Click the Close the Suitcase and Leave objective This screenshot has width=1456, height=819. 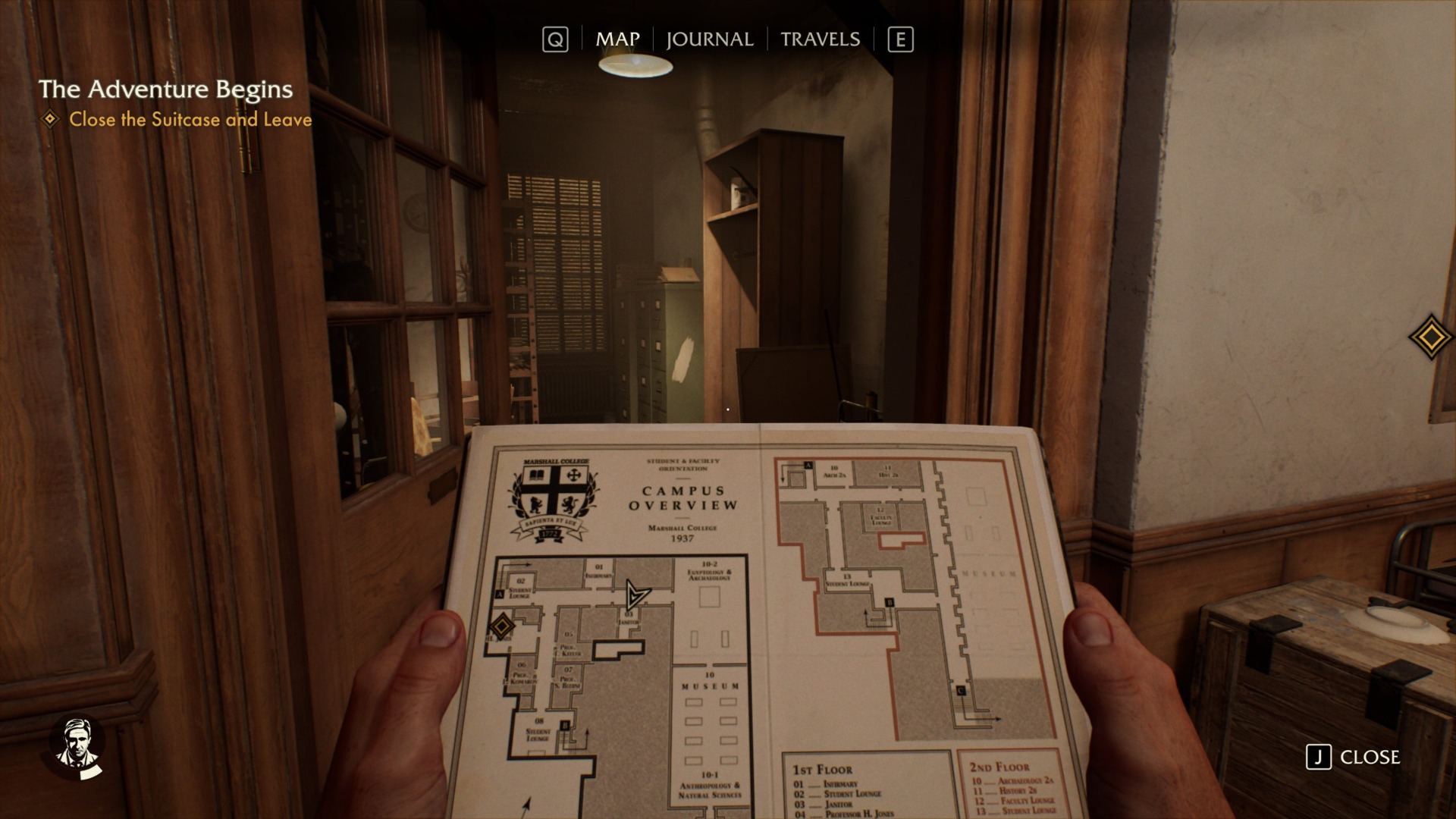tap(190, 119)
